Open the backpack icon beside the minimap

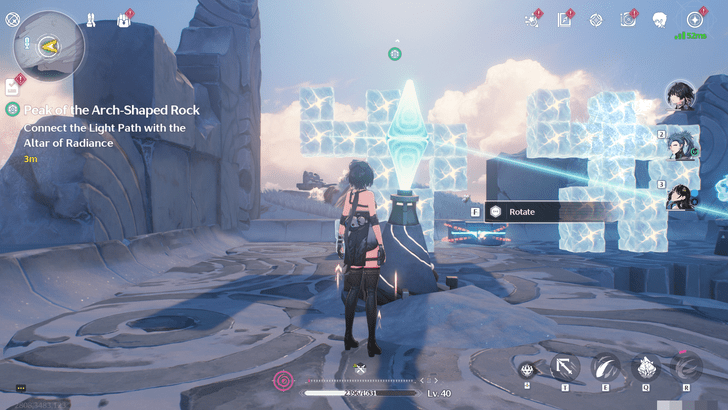pyautogui.click(x=125, y=20)
